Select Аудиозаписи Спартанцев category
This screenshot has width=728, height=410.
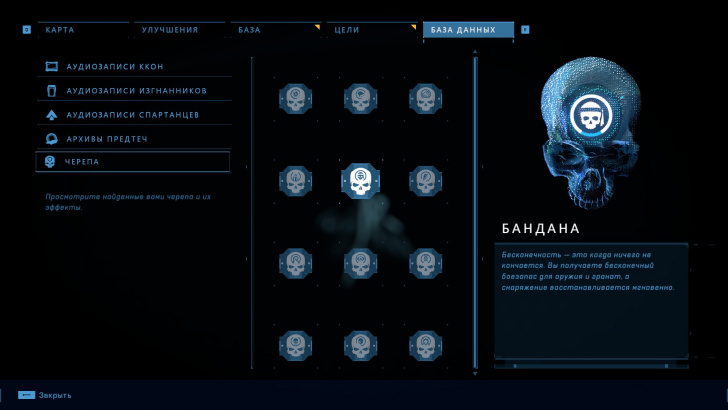click(133, 115)
